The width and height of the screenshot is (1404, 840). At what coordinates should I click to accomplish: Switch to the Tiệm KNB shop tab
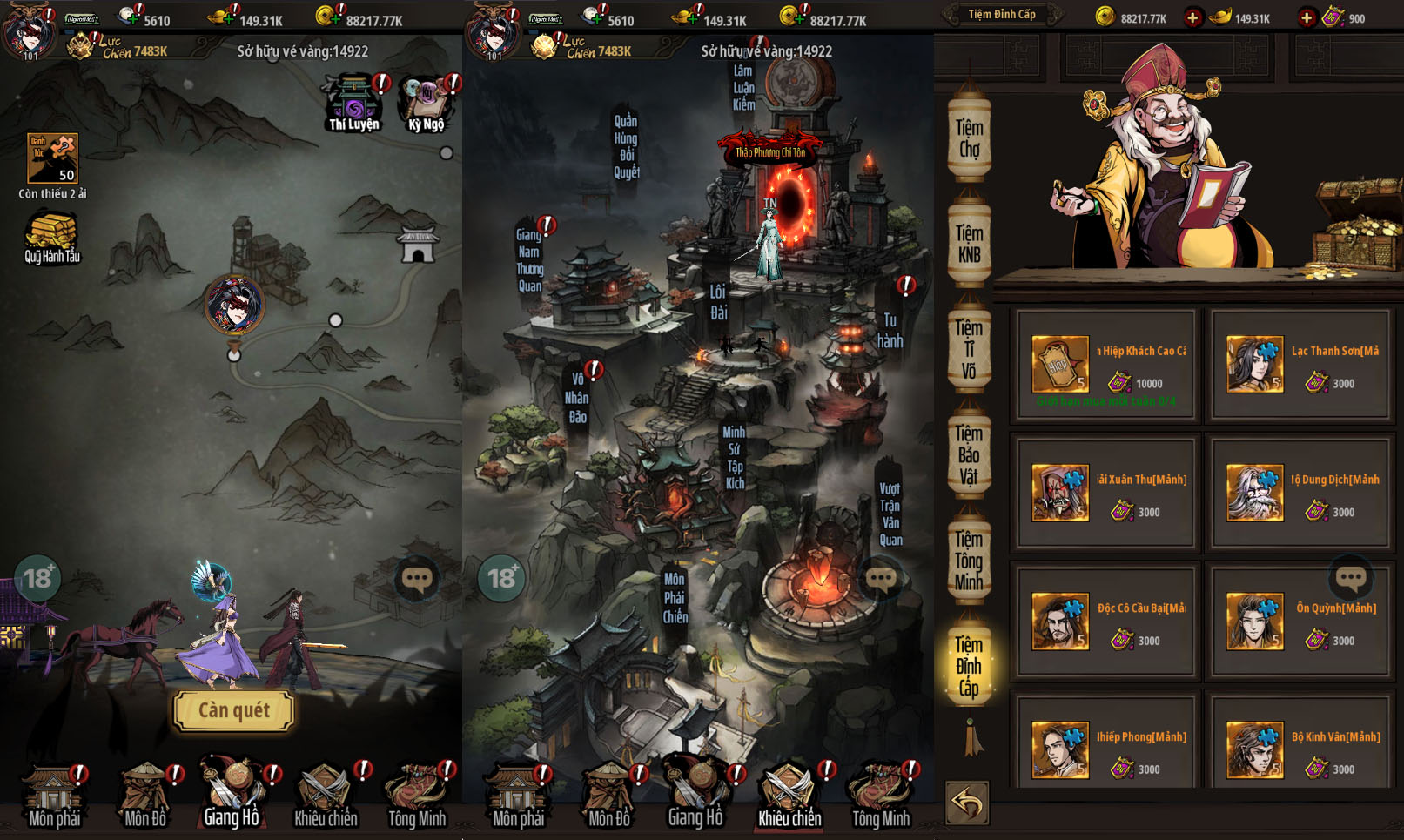[969, 245]
